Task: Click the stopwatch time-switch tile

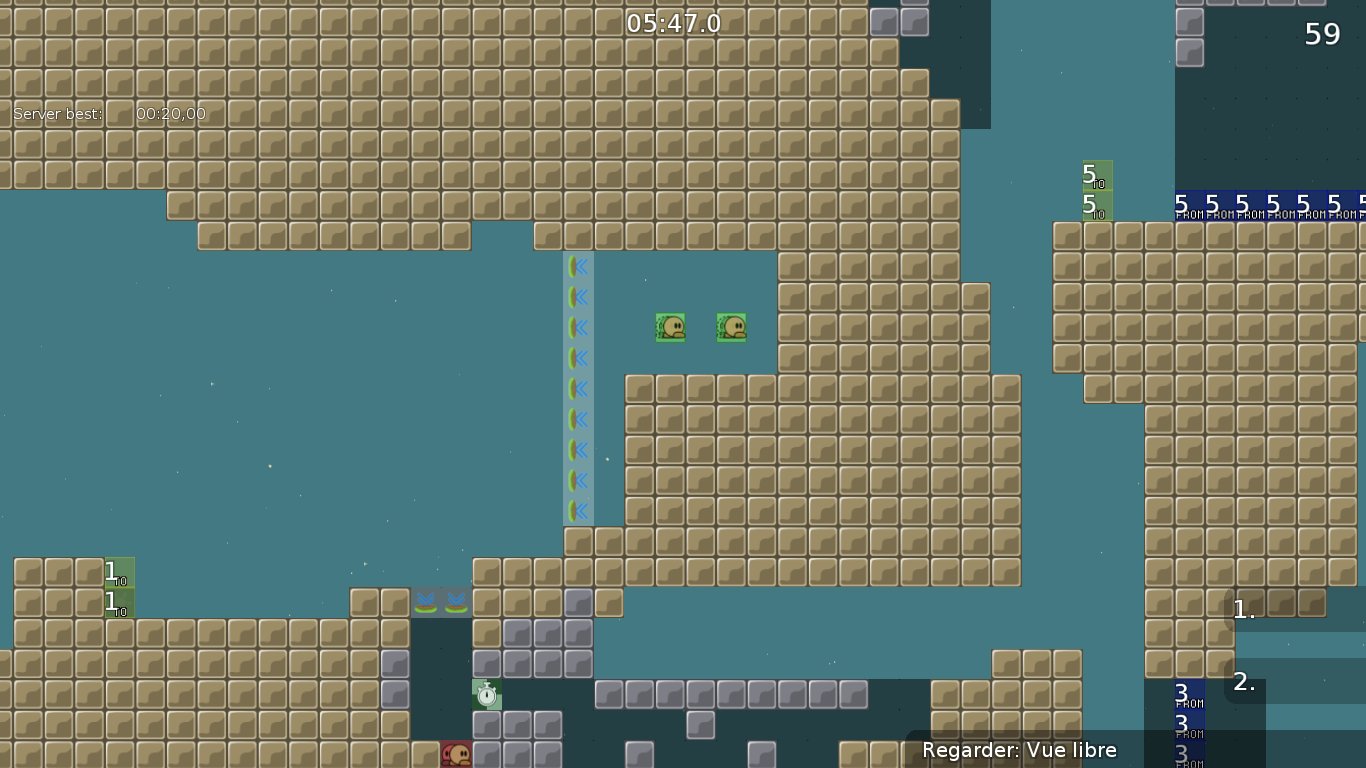Action: click(x=486, y=694)
